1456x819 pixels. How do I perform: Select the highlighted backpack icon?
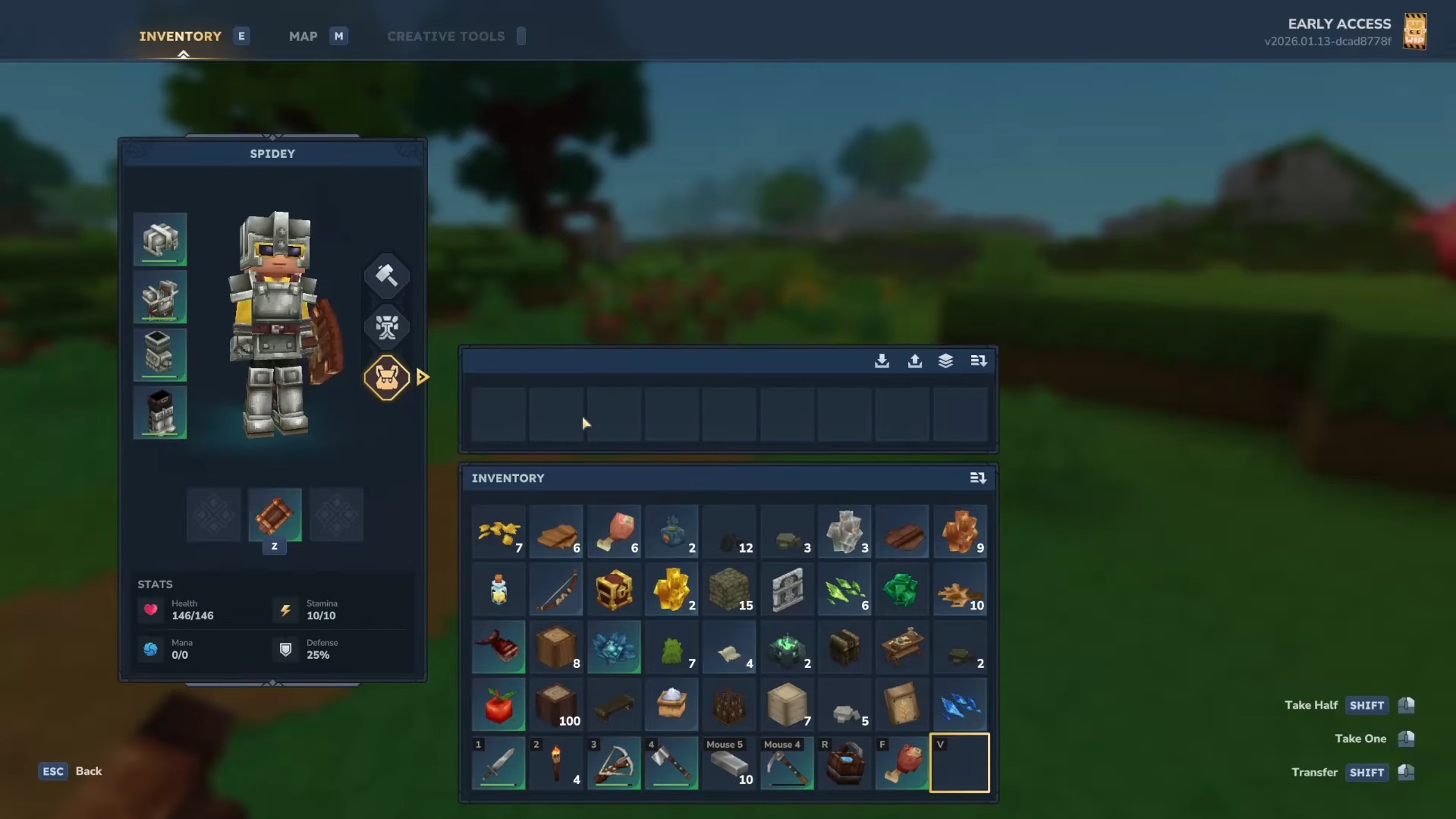click(387, 377)
